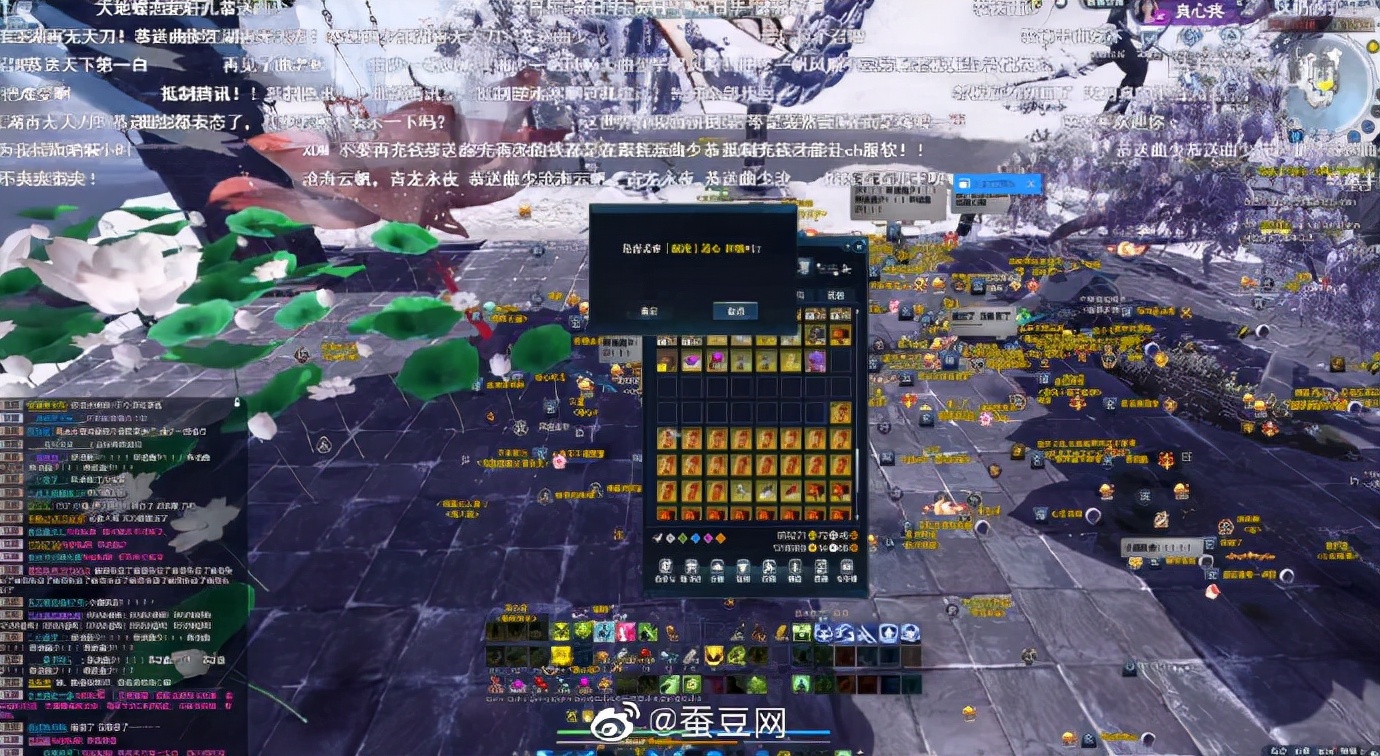
Task: Select the blue highlighted window near the dialog
Action: (996, 184)
